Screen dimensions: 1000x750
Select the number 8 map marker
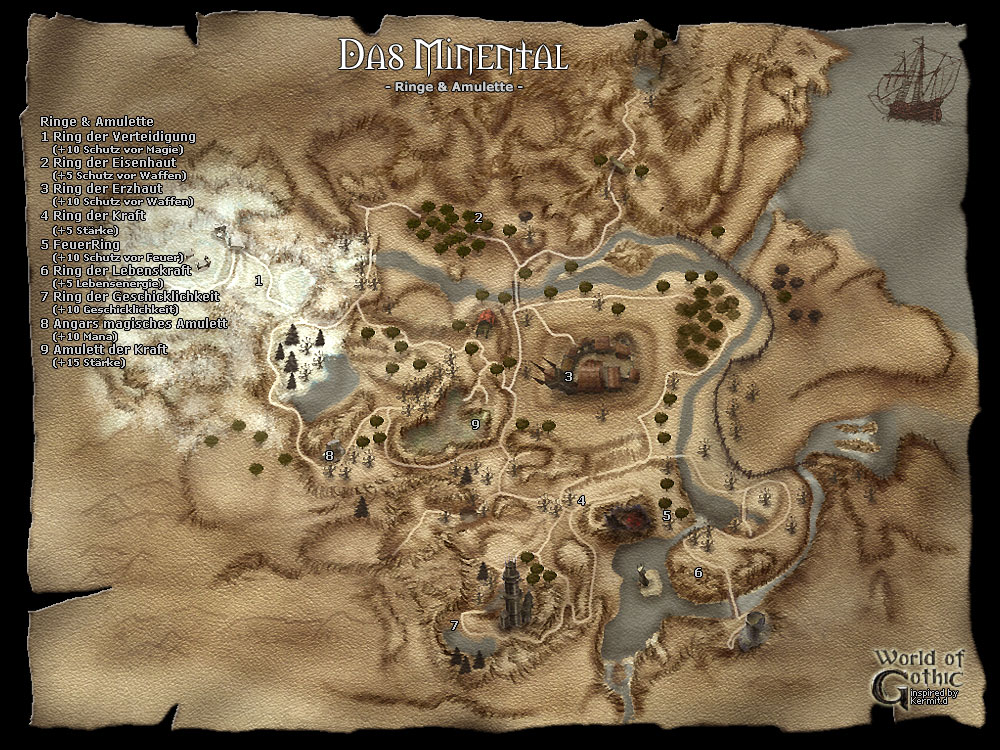pyautogui.click(x=328, y=456)
